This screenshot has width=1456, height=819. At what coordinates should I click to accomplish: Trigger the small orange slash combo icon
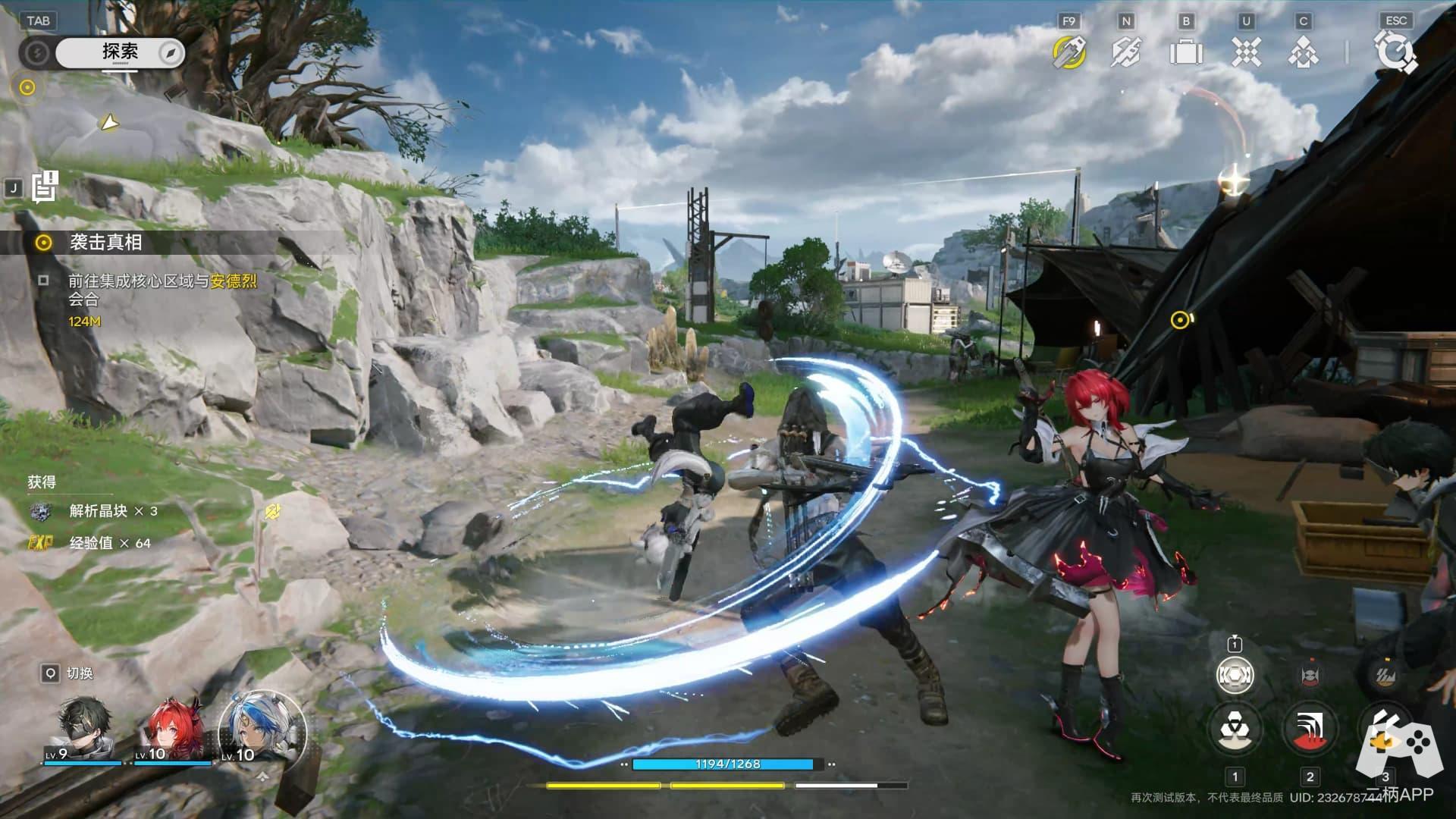[x=1385, y=674]
